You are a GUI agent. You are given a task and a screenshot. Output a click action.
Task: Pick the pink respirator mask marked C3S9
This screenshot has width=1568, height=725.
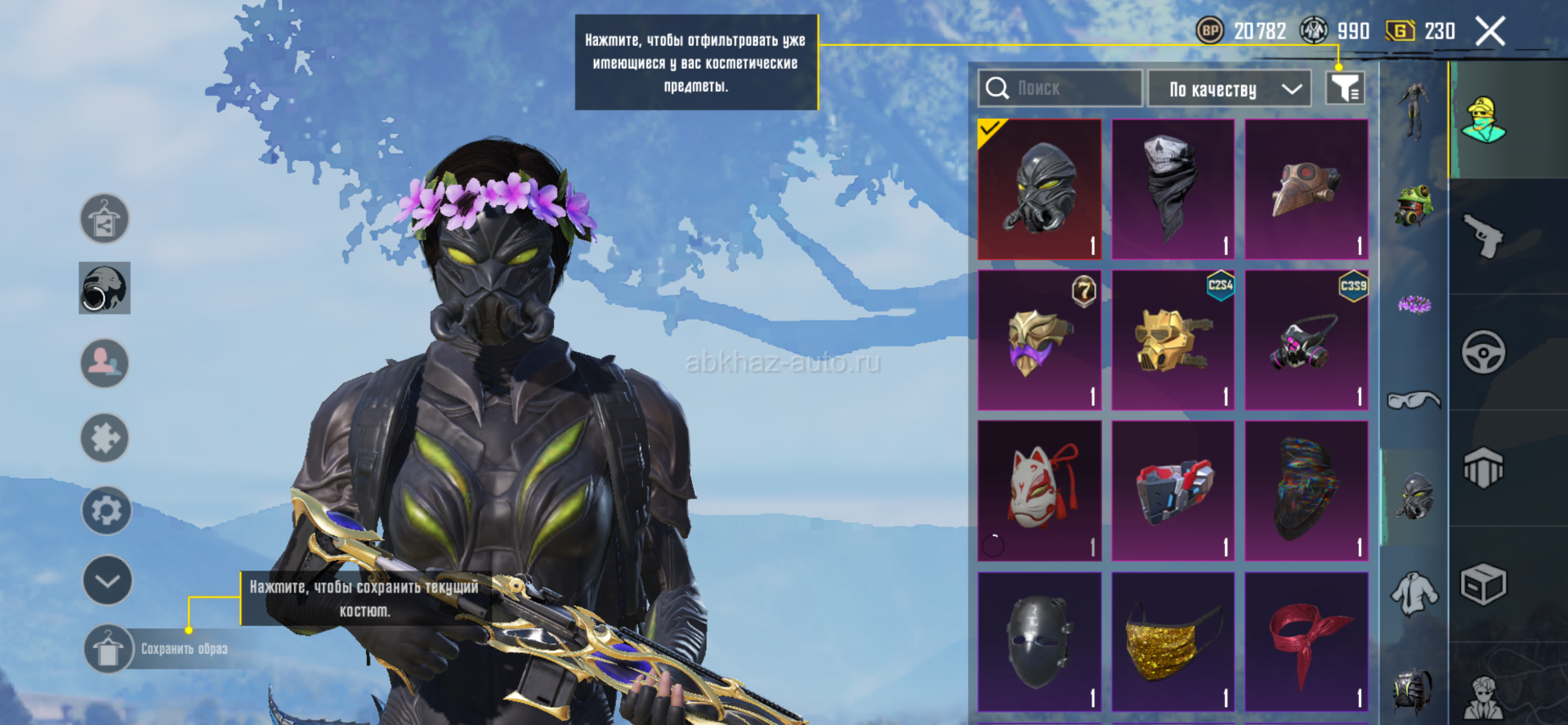pos(1306,340)
